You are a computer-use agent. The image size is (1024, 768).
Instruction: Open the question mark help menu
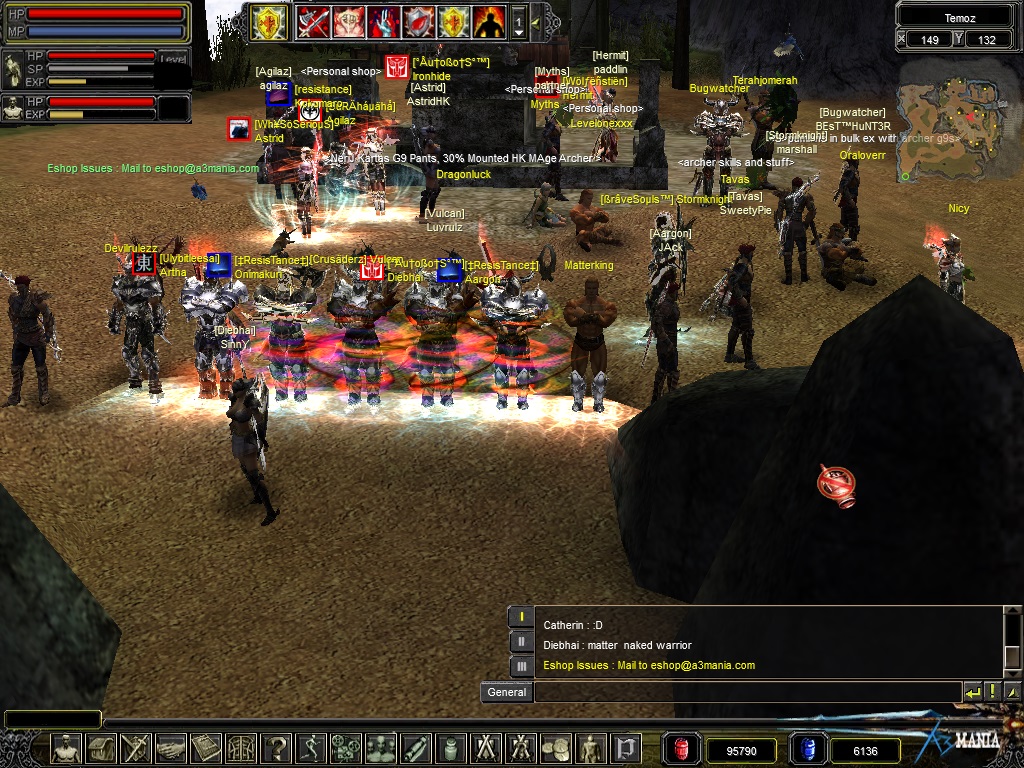[276, 748]
